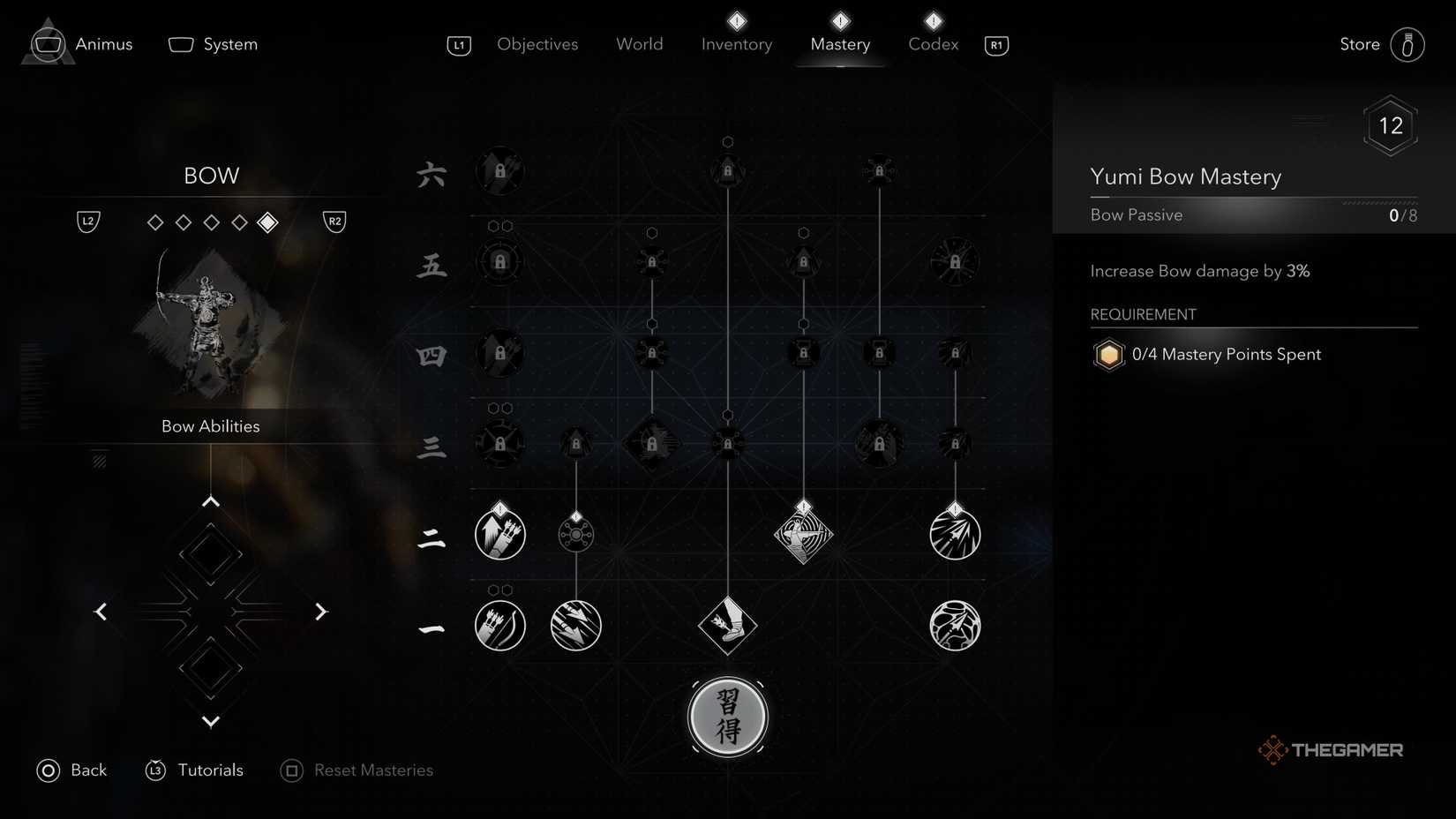Select the archer leaping shot ability

[x=804, y=533]
